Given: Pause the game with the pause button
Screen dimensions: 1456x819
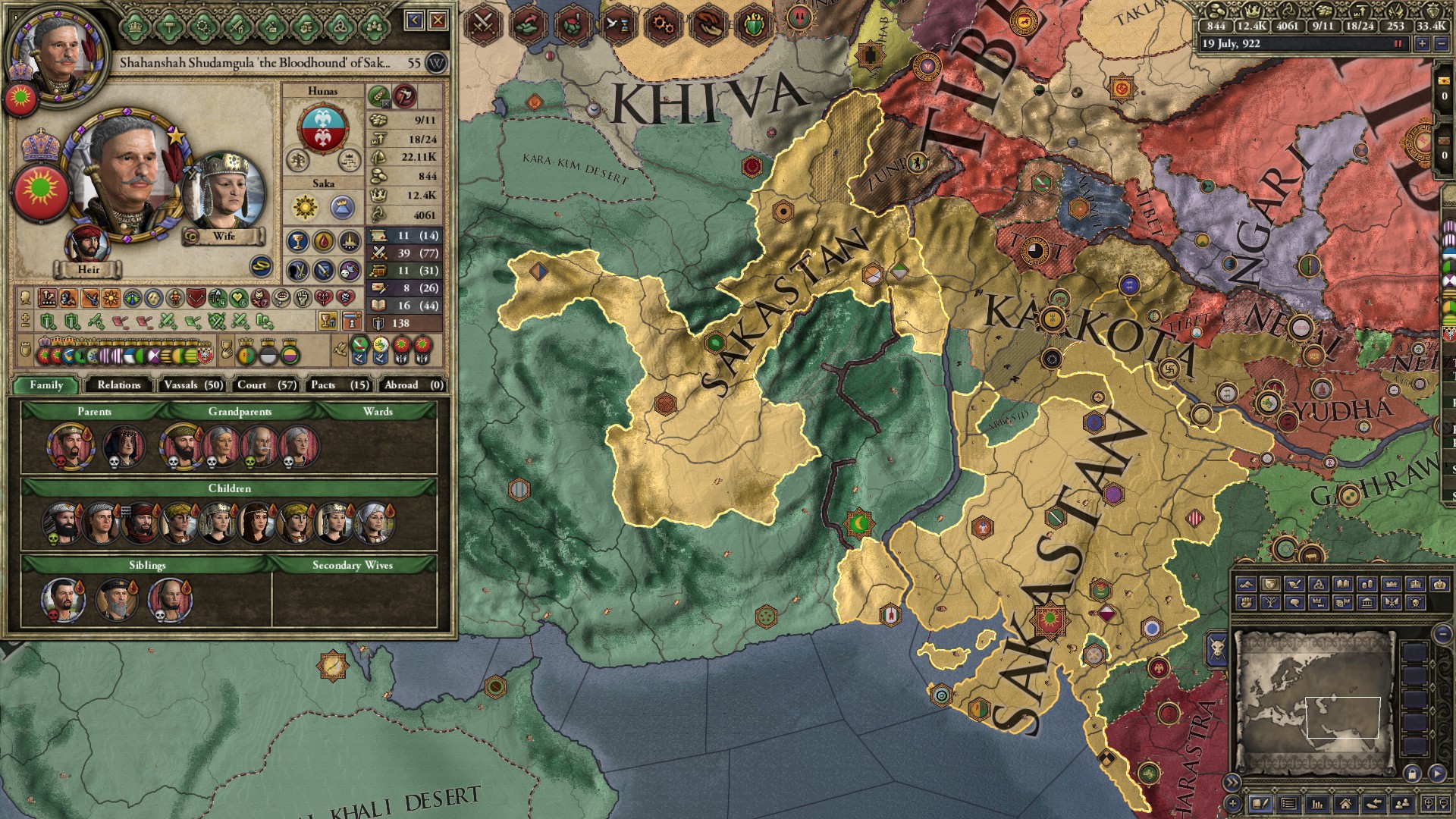Looking at the screenshot, I should [1398, 44].
